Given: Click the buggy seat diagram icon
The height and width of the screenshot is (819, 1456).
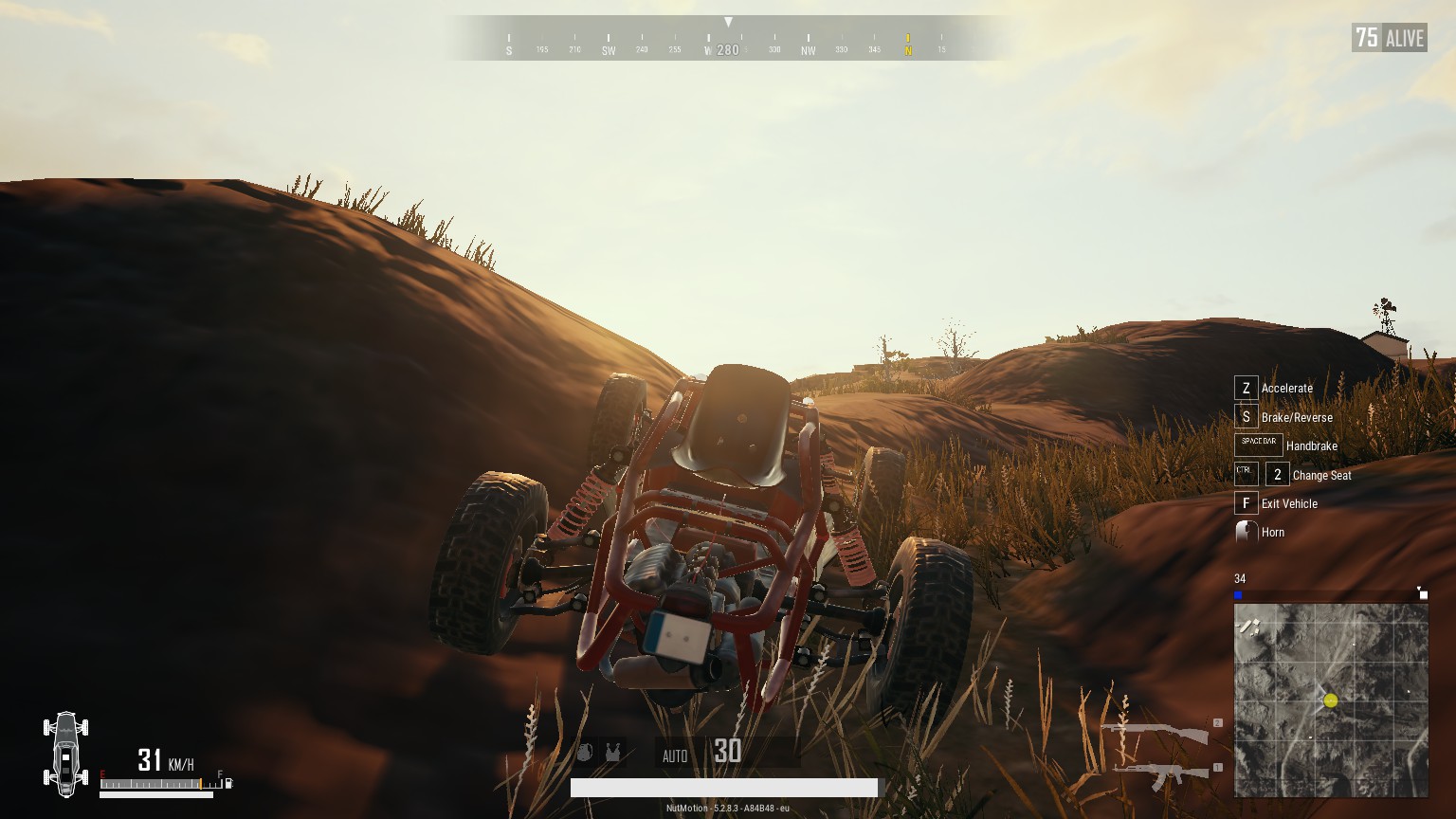Looking at the screenshot, I should point(65,754).
